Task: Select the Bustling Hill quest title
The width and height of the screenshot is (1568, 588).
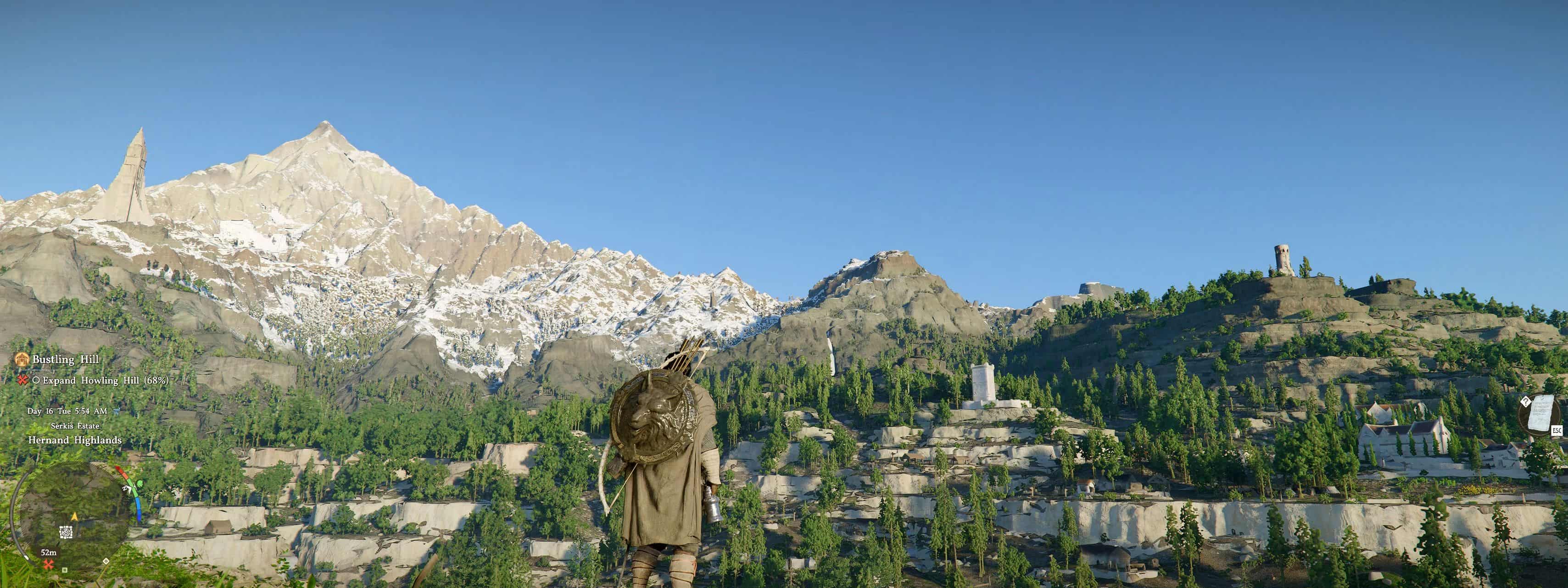Action: [66, 360]
